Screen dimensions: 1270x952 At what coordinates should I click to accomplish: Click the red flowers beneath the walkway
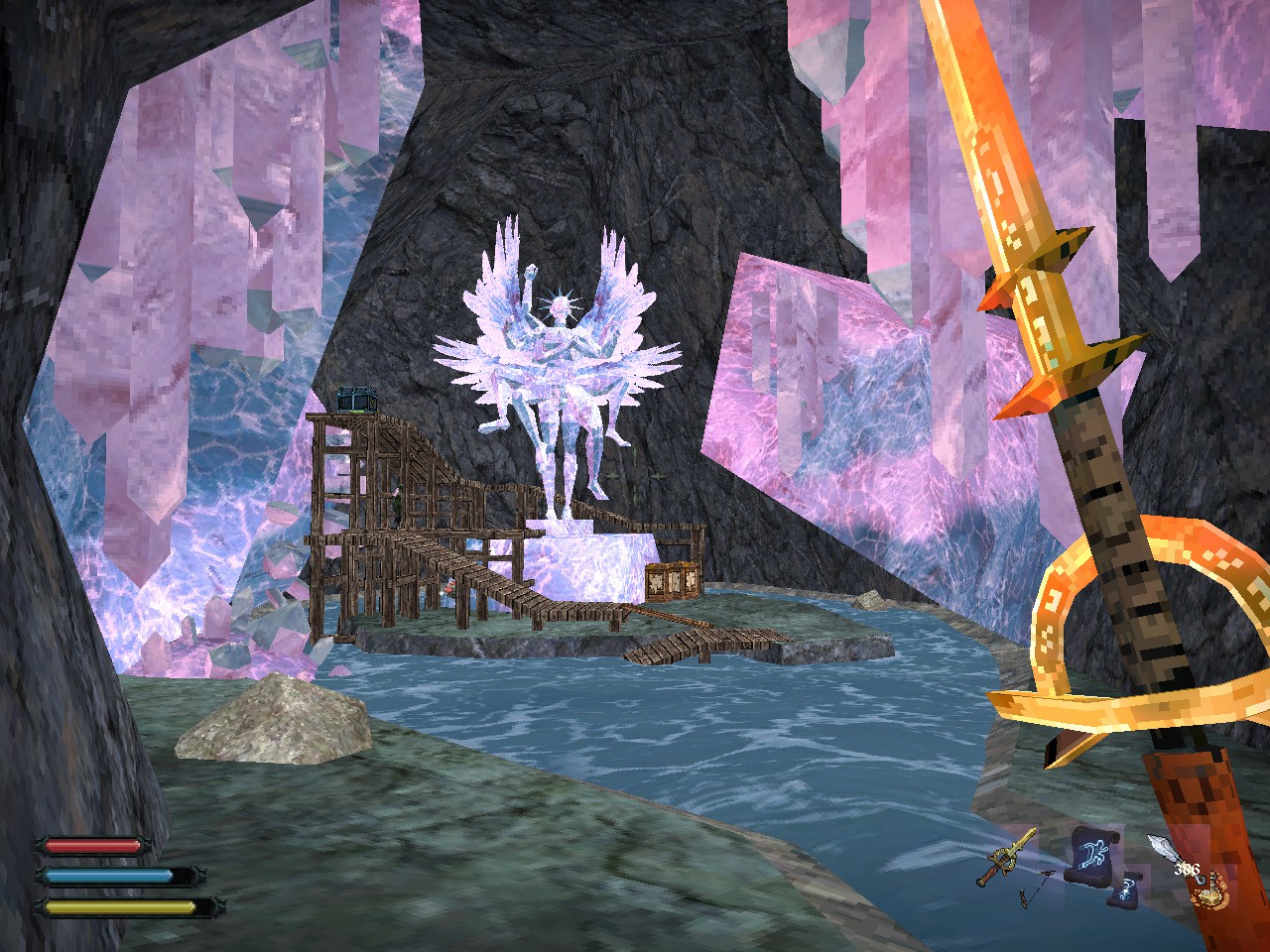click(451, 588)
